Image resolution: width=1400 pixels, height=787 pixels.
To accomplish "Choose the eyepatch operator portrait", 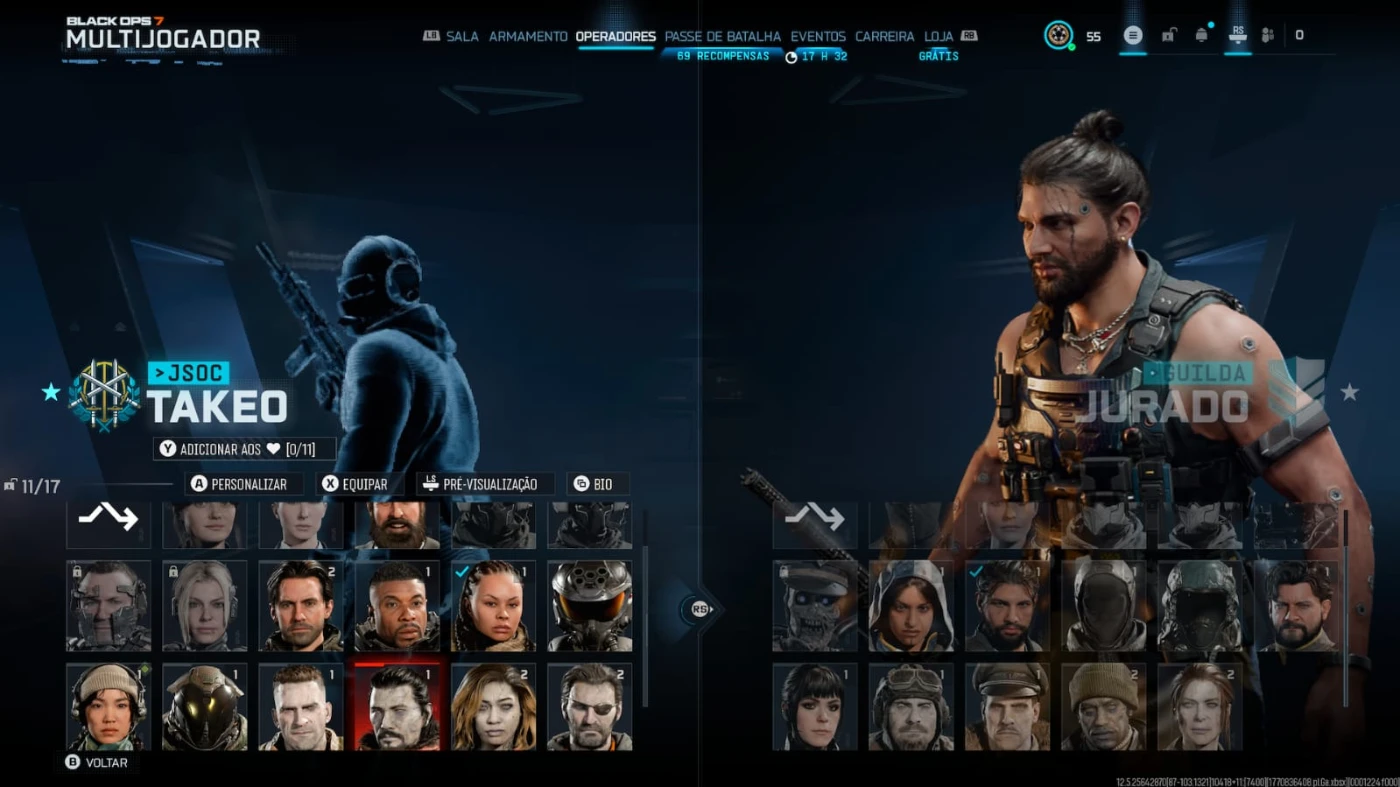I will click(x=590, y=706).
